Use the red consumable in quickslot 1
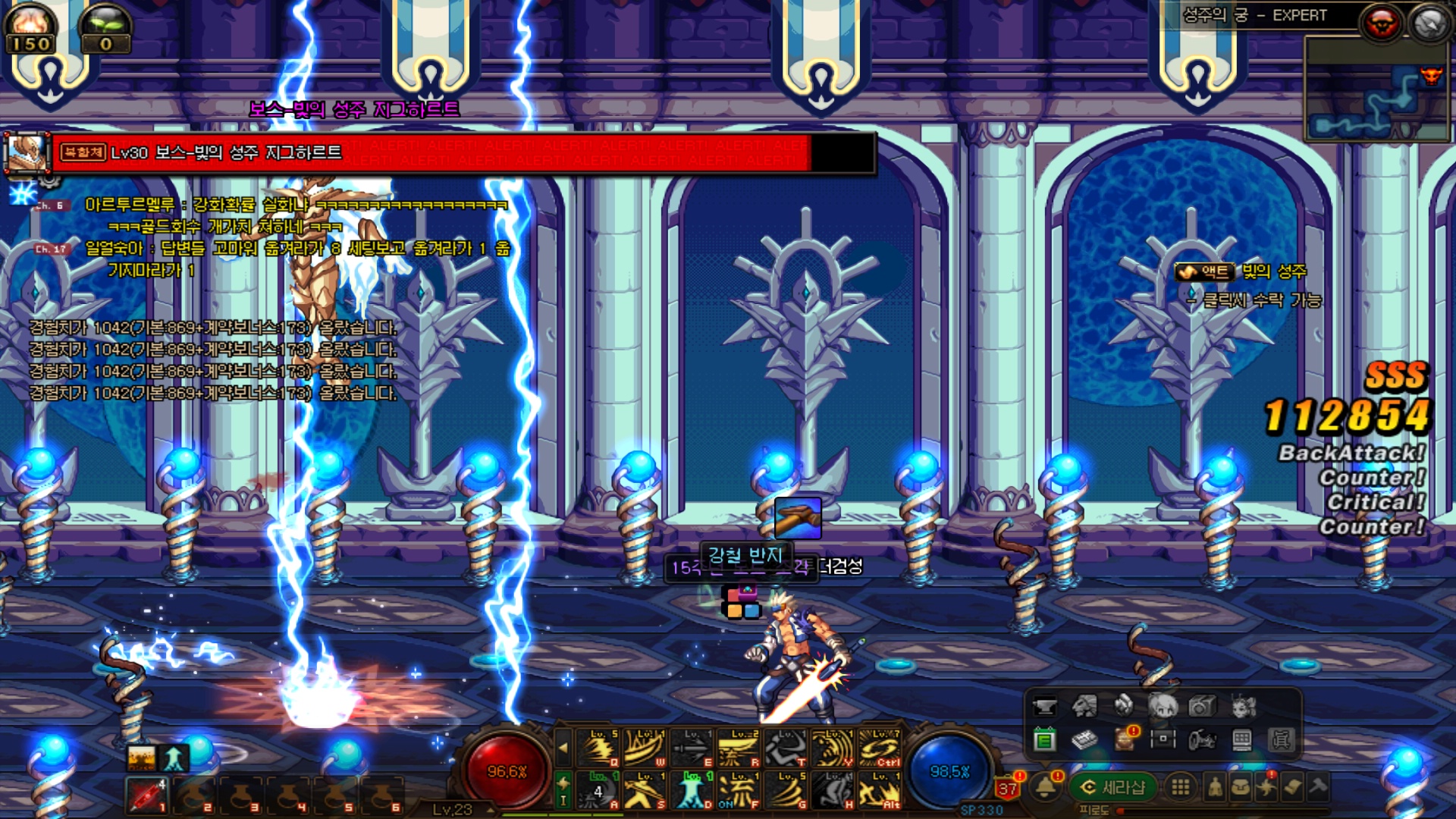This screenshot has height=819, width=1456. 146,795
